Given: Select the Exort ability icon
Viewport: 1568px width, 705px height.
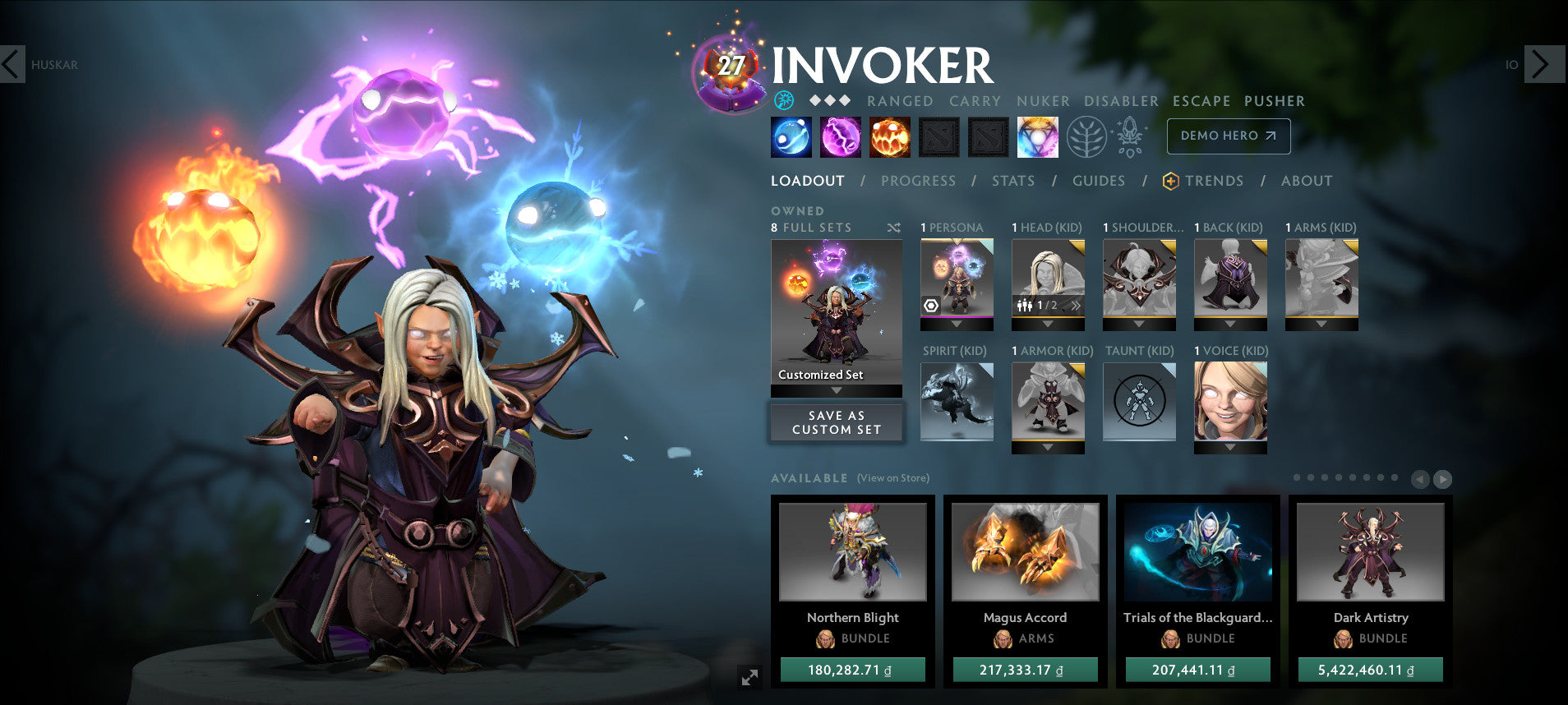Looking at the screenshot, I should click(x=891, y=136).
